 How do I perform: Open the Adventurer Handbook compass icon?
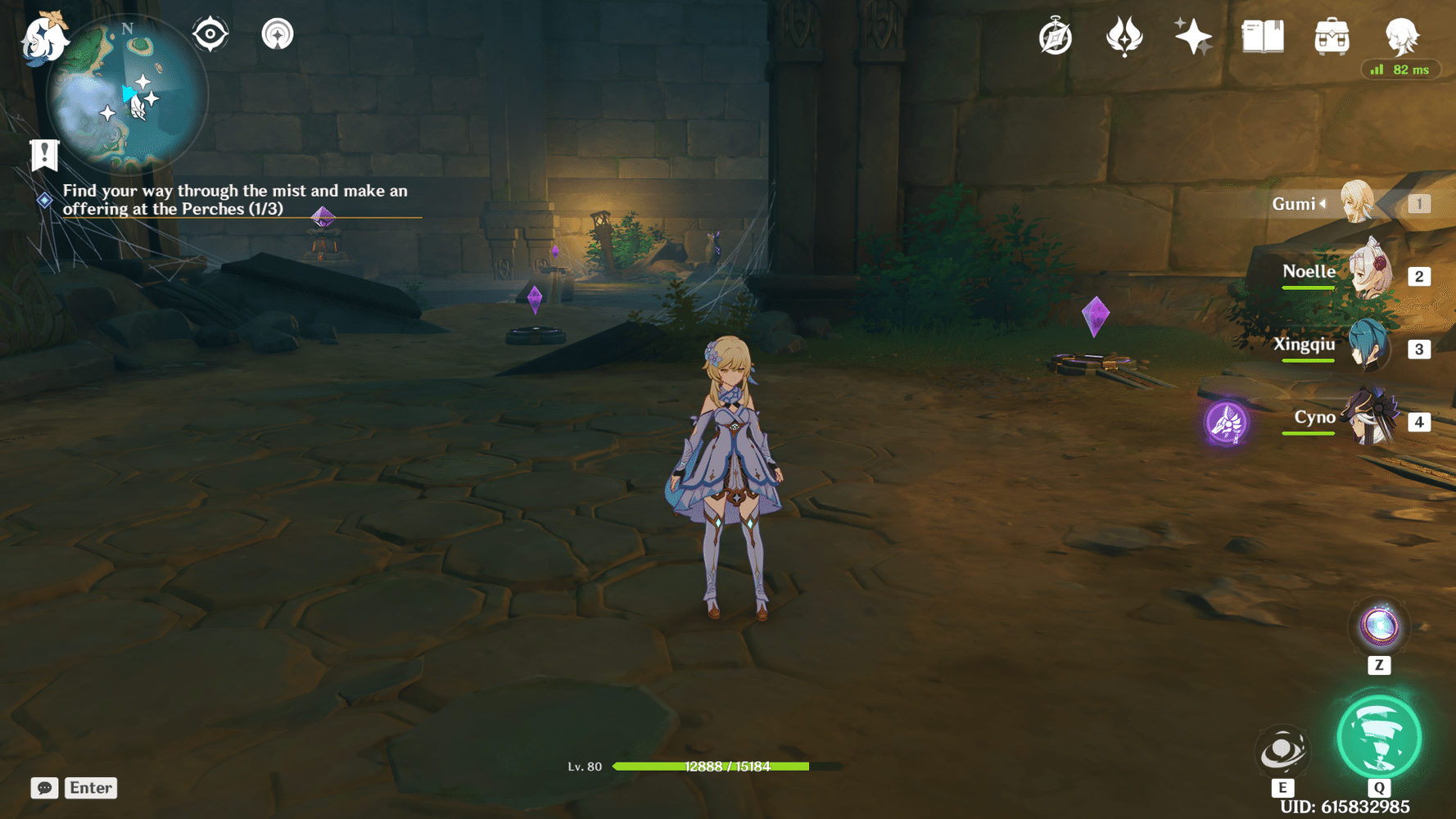1056,37
